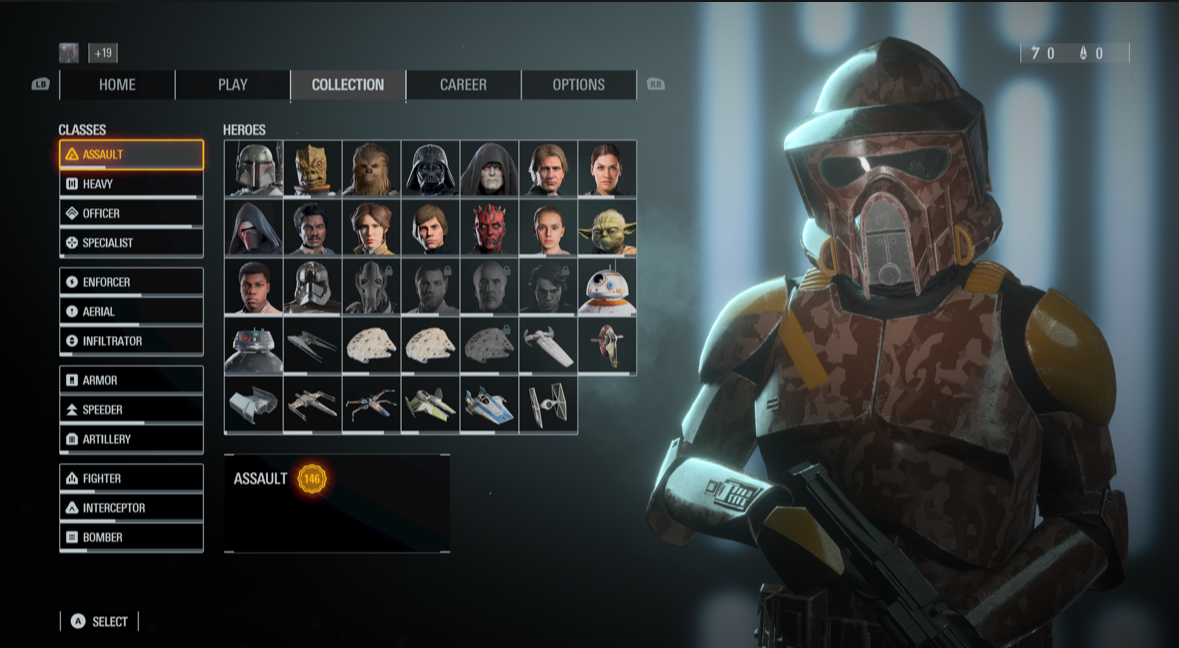This screenshot has width=1179, height=648.
Task: Open the BB-8 hero tile
Action: point(607,287)
